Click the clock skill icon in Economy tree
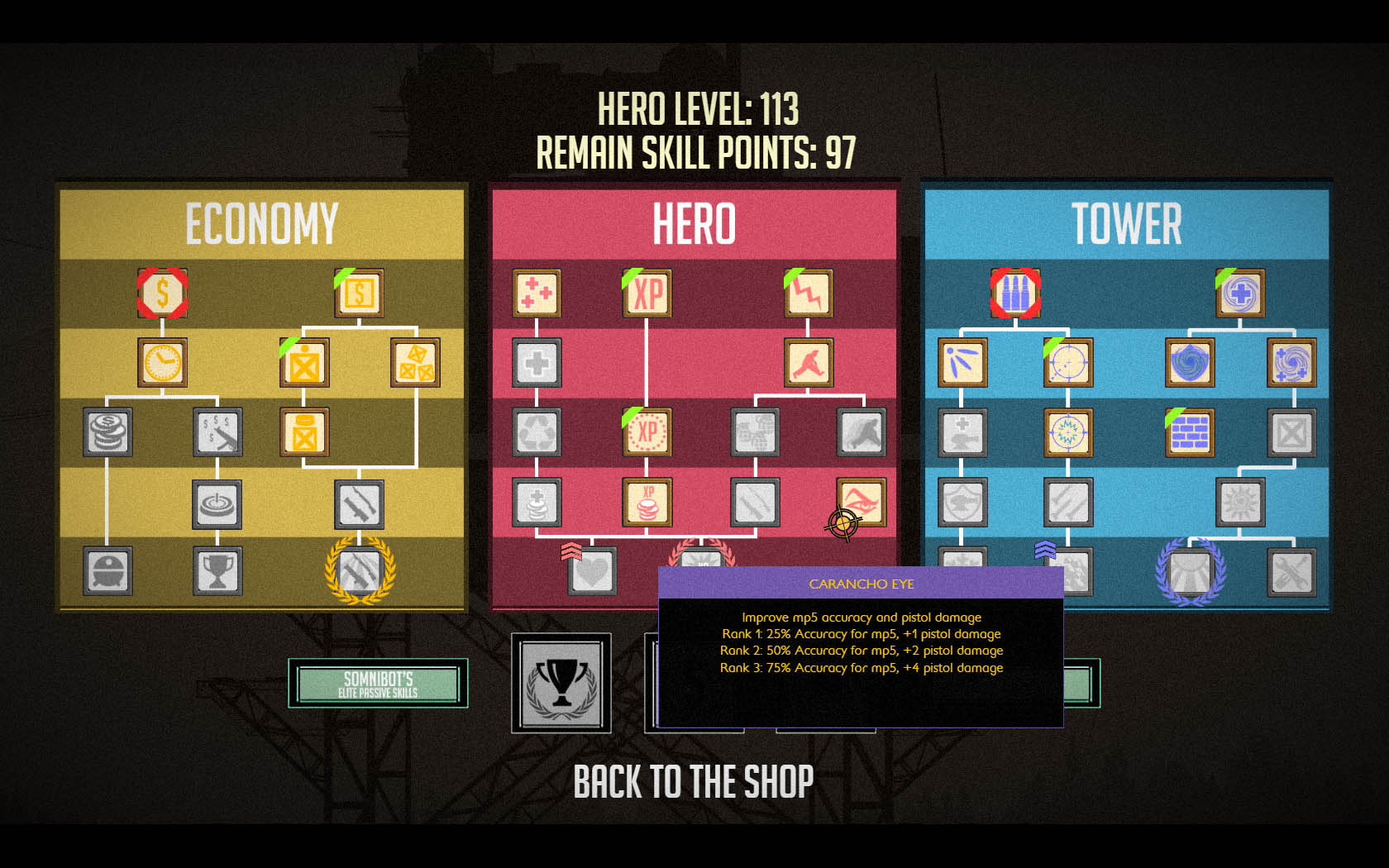 pyautogui.click(x=162, y=361)
